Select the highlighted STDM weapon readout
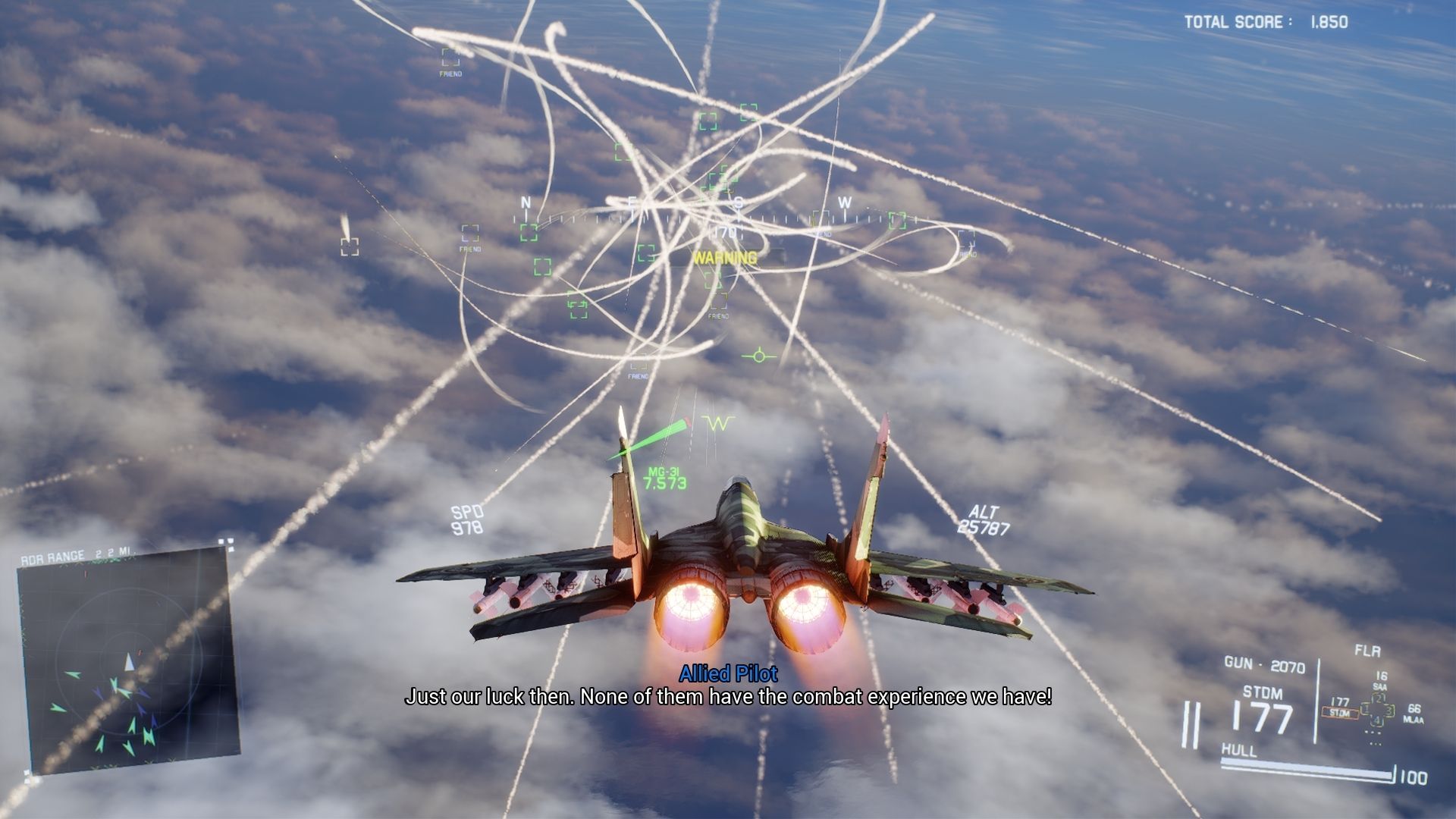 click(x=1341, y=713)
